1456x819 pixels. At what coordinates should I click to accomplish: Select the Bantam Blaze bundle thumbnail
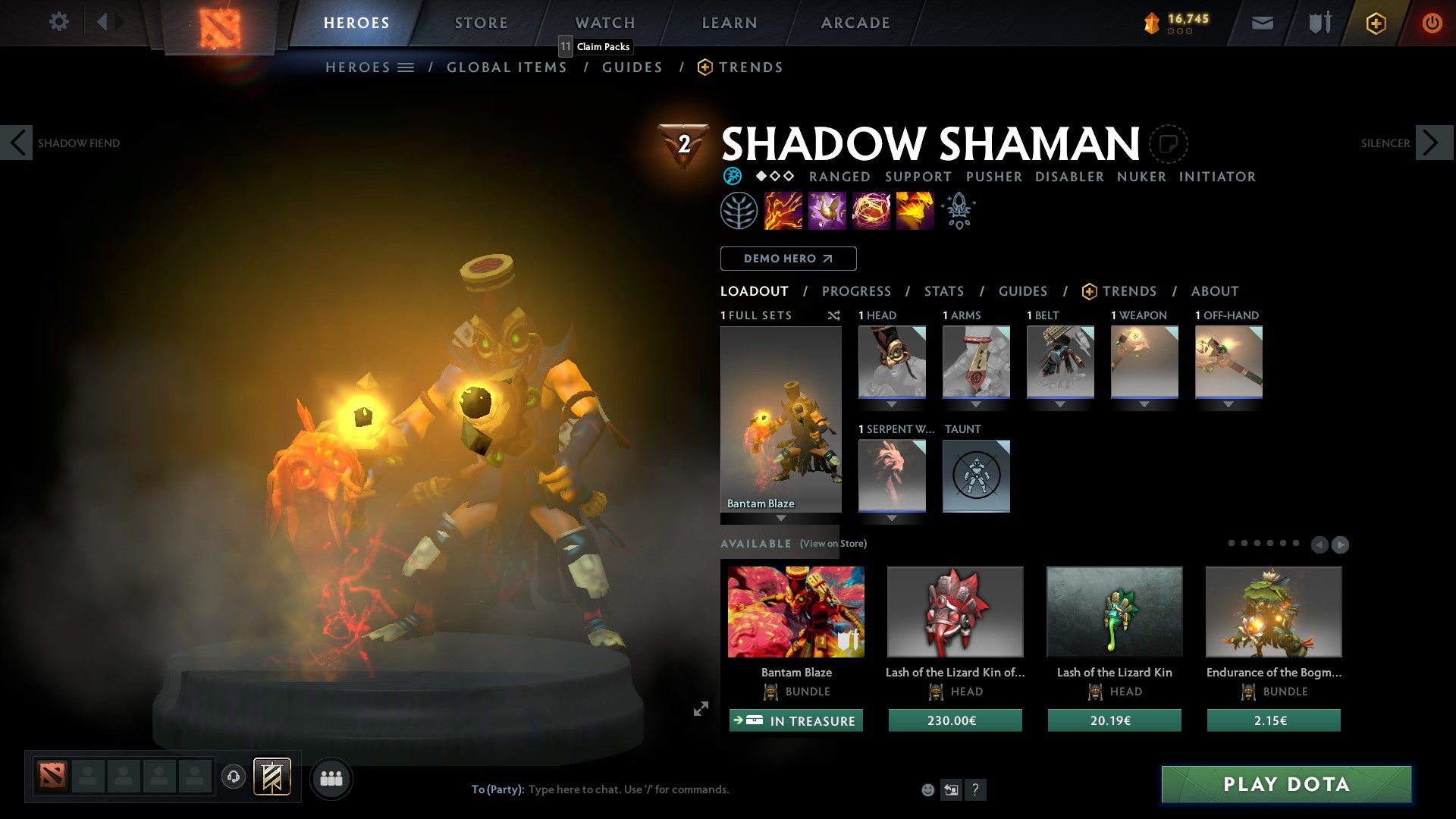(x=795, y=611)
